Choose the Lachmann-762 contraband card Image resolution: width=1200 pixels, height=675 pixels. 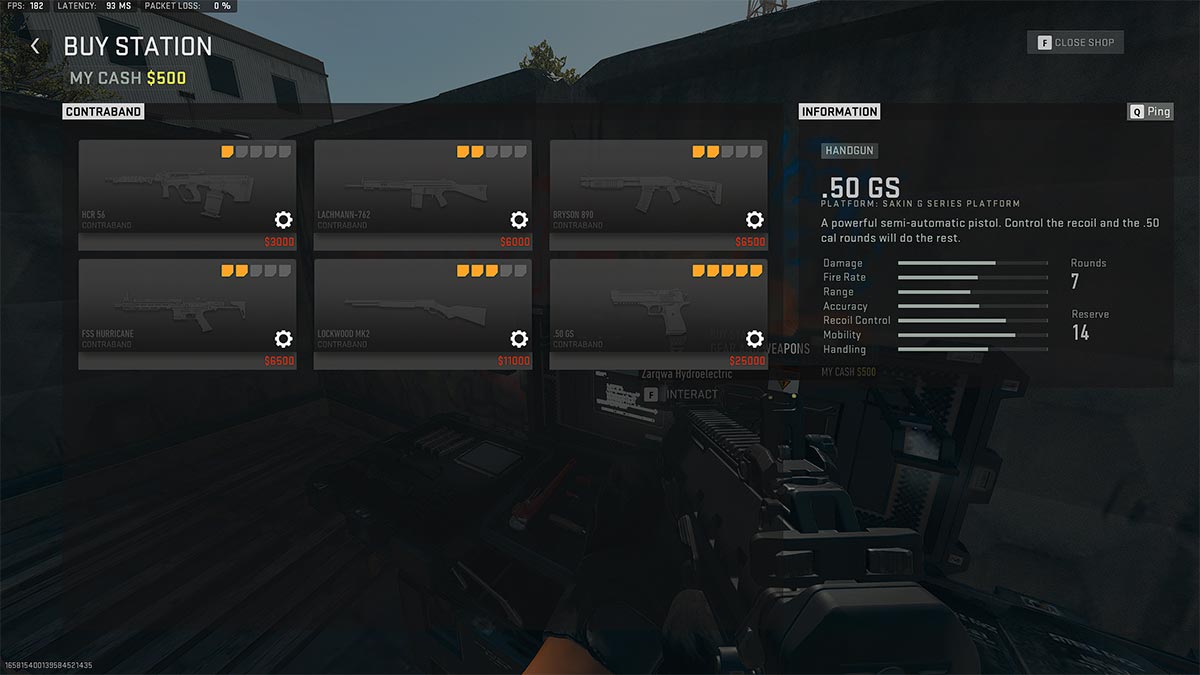coord(406,190)
